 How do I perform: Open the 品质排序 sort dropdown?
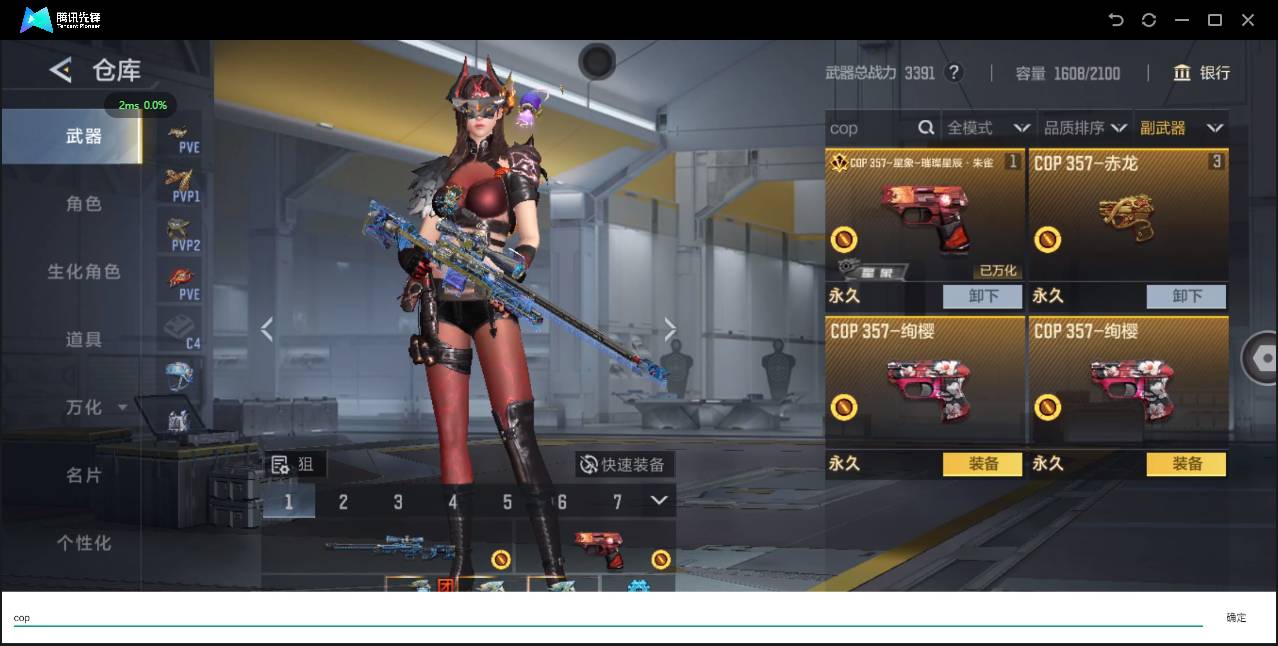tap(1085, 128)
